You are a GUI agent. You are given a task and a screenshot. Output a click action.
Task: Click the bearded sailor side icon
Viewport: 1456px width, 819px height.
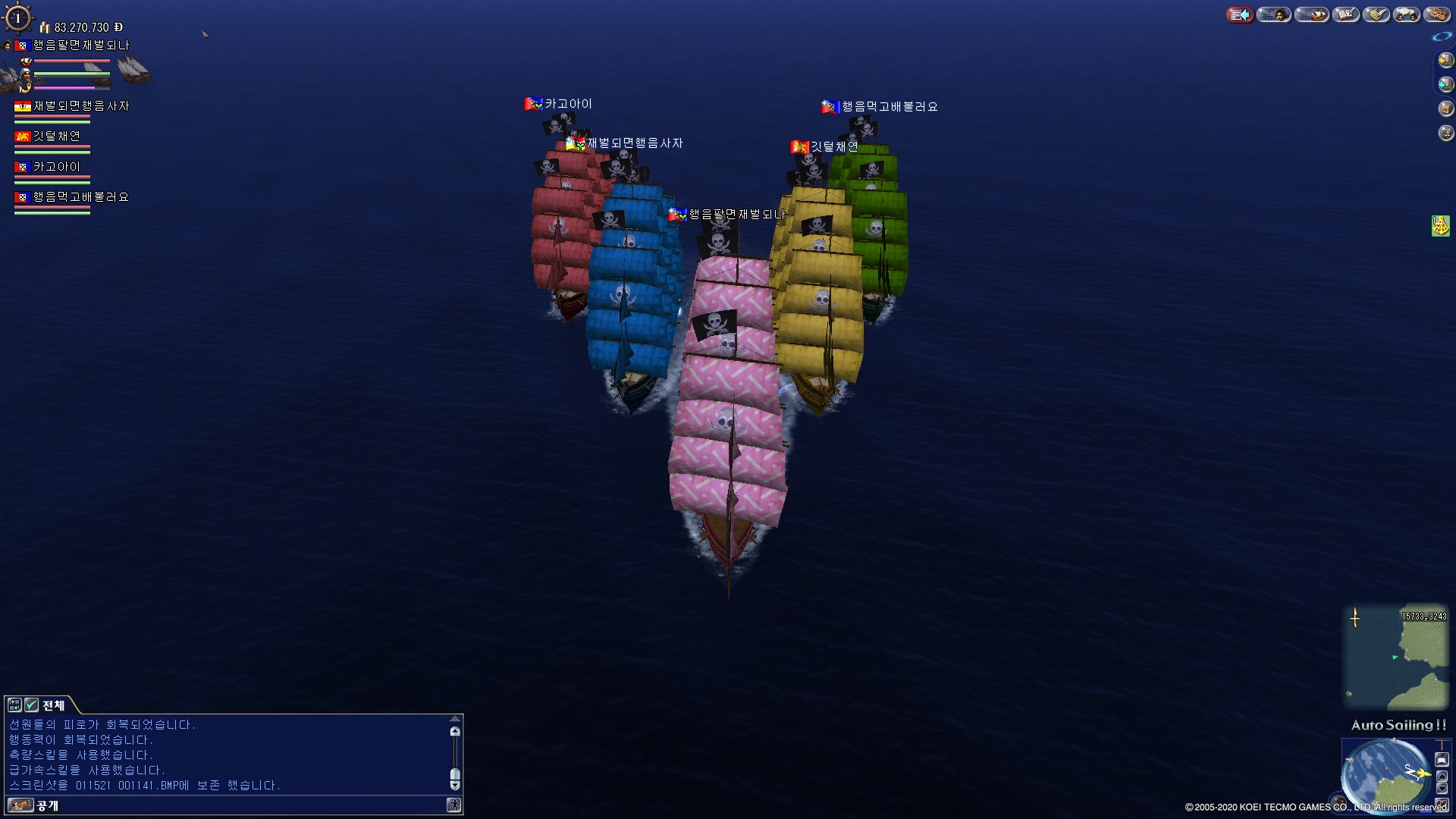pyautogui.click(x=1446, y=133)
